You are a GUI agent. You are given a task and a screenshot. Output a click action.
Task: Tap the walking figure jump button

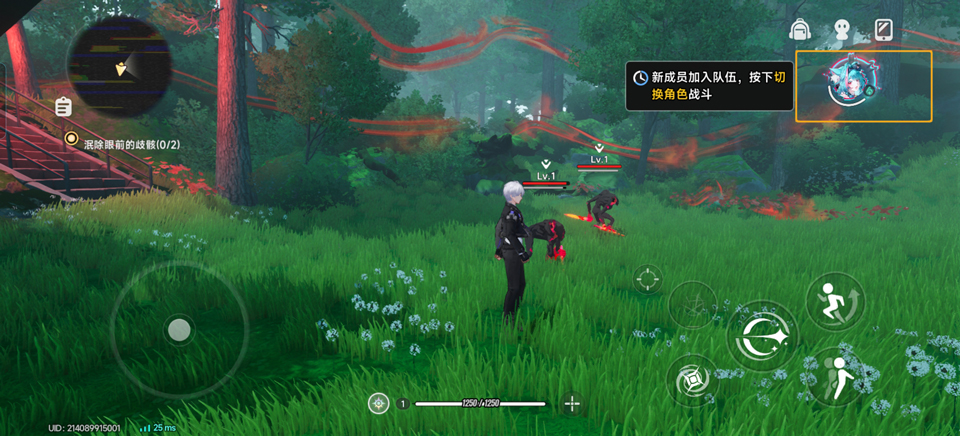[x=835, y=376]
